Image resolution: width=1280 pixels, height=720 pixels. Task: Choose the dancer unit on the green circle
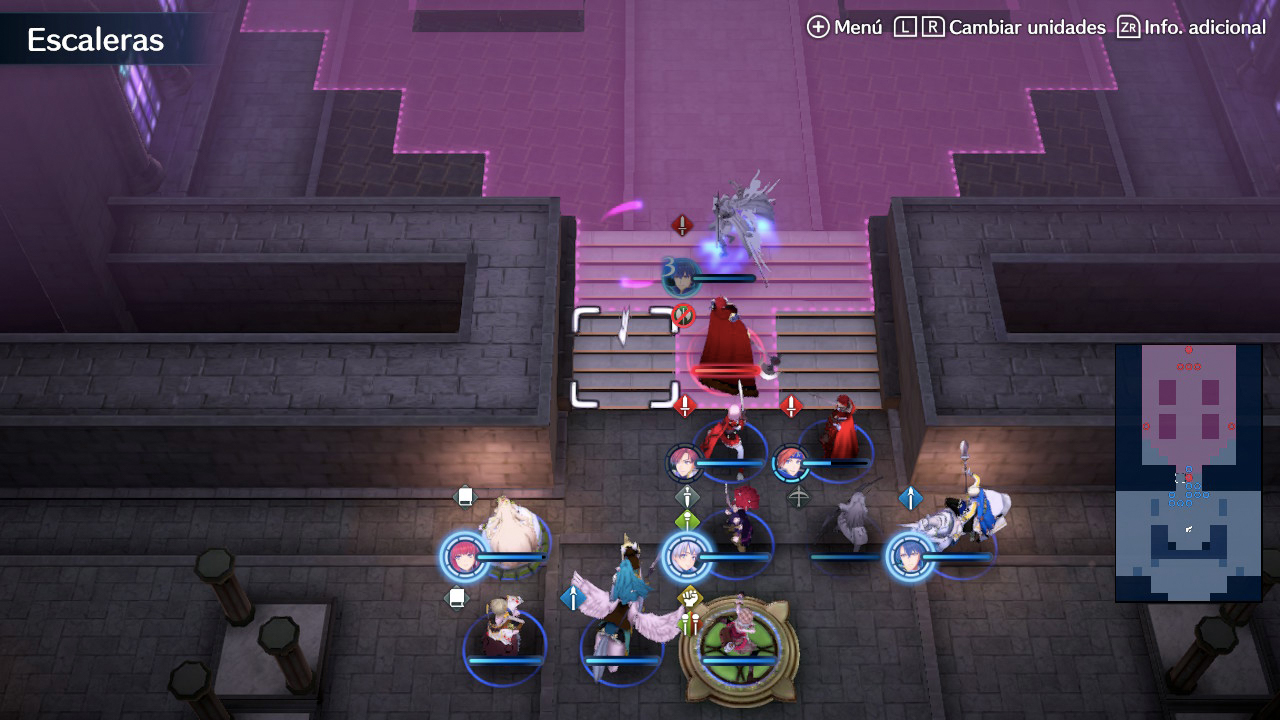(739, 641)
